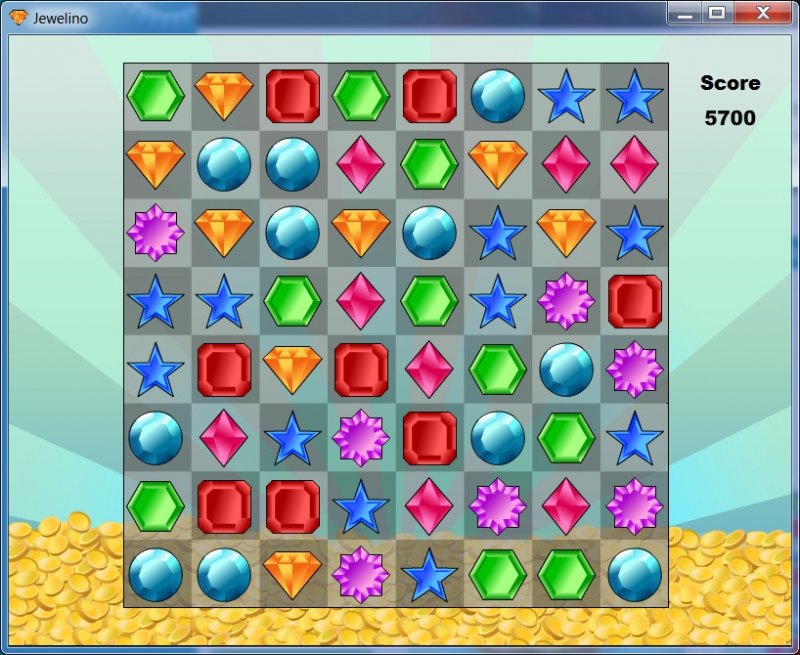
Task: Choose the purple gem between two pink rhombuses
Action: pyautogui.click(x=497, y=506)
